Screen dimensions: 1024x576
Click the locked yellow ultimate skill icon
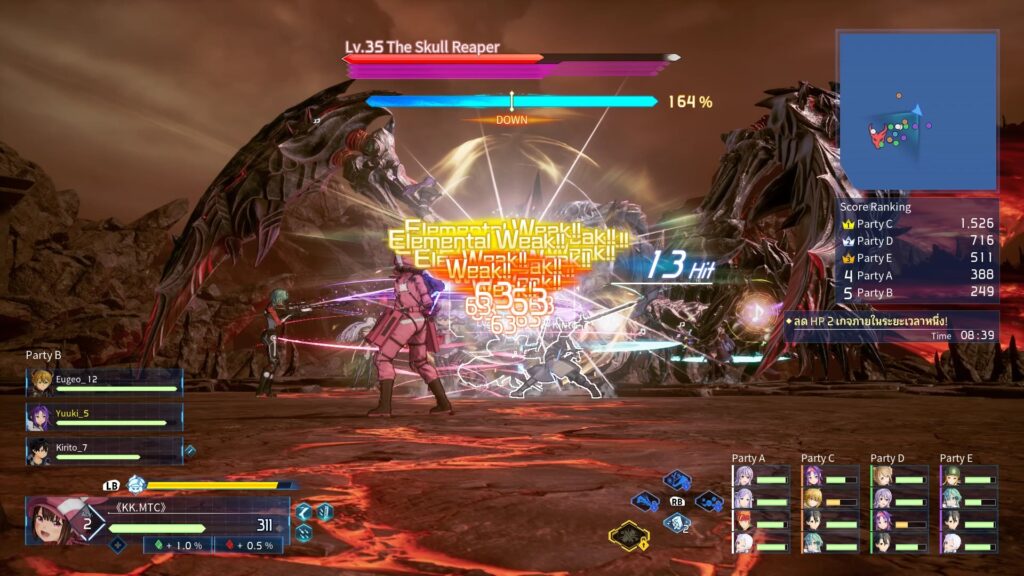[630, 537]
